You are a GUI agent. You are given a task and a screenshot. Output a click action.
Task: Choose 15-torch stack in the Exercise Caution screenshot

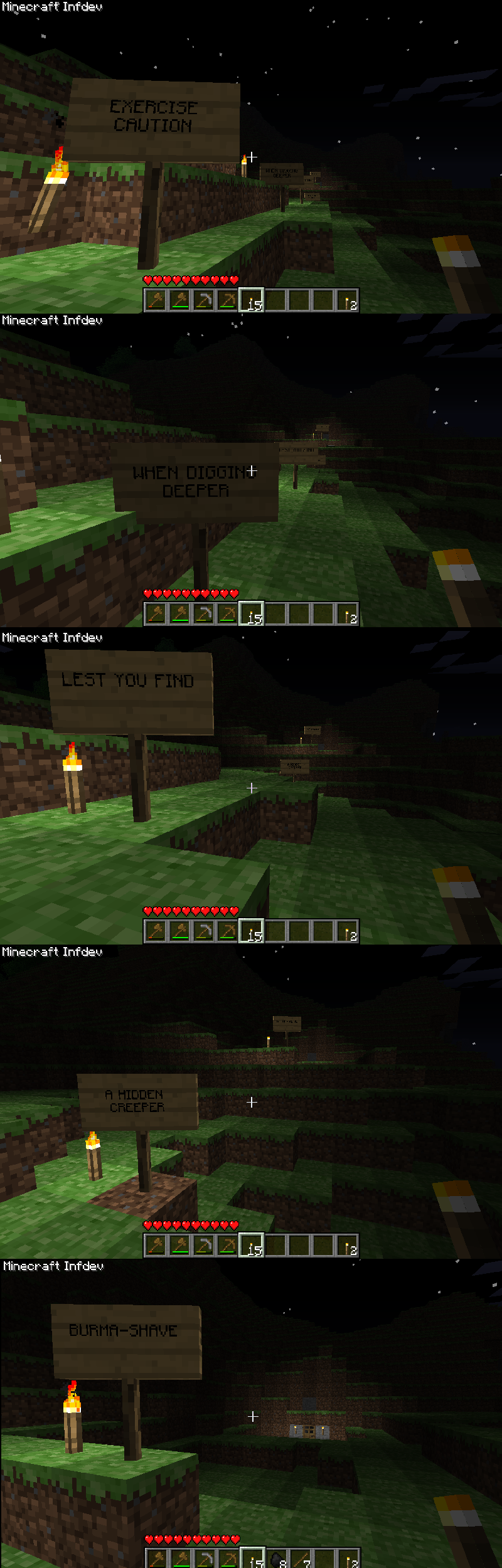tap(252, 300)
